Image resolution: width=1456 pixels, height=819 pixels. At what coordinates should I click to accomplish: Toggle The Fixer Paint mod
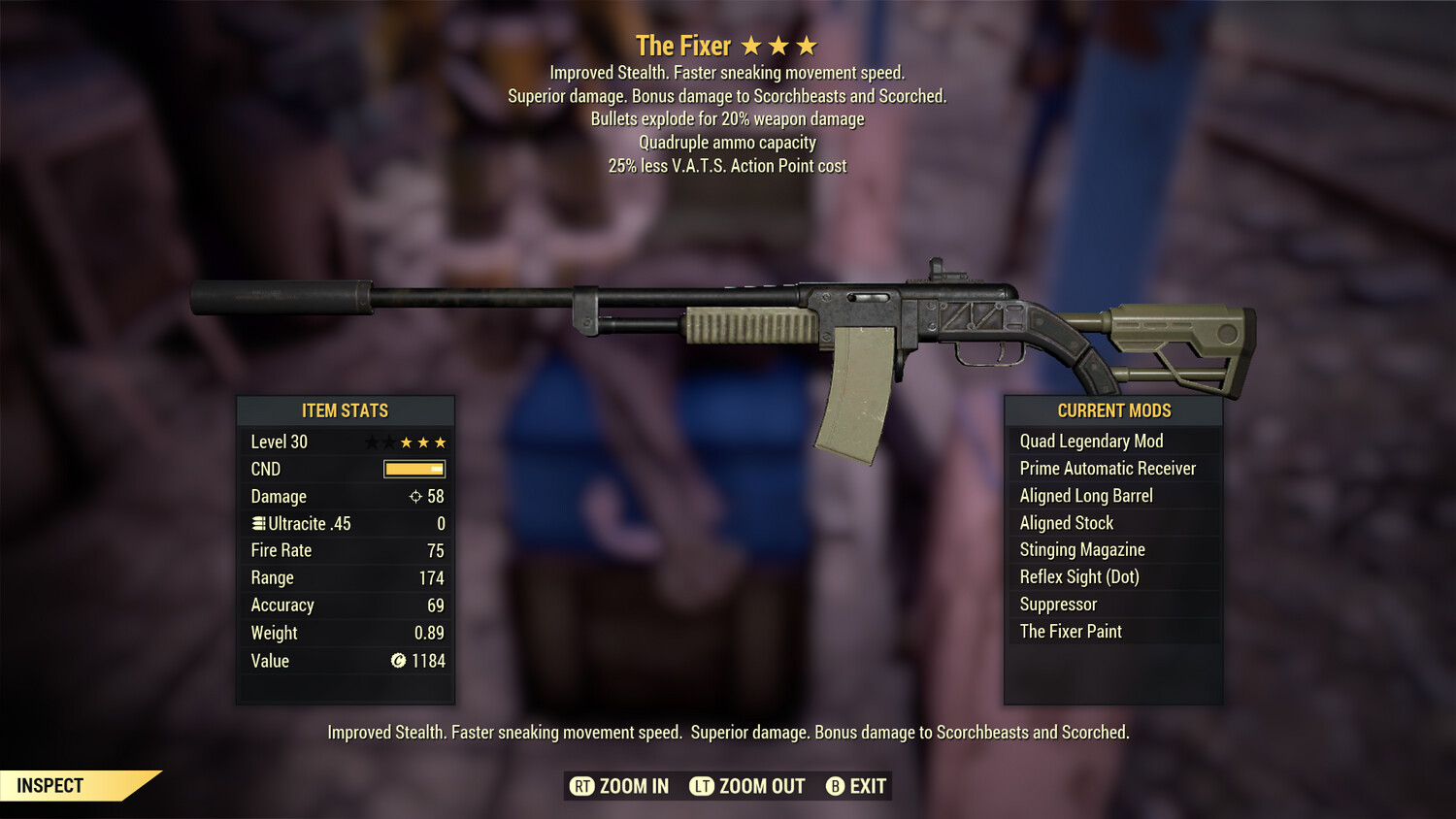(1071, 631)
